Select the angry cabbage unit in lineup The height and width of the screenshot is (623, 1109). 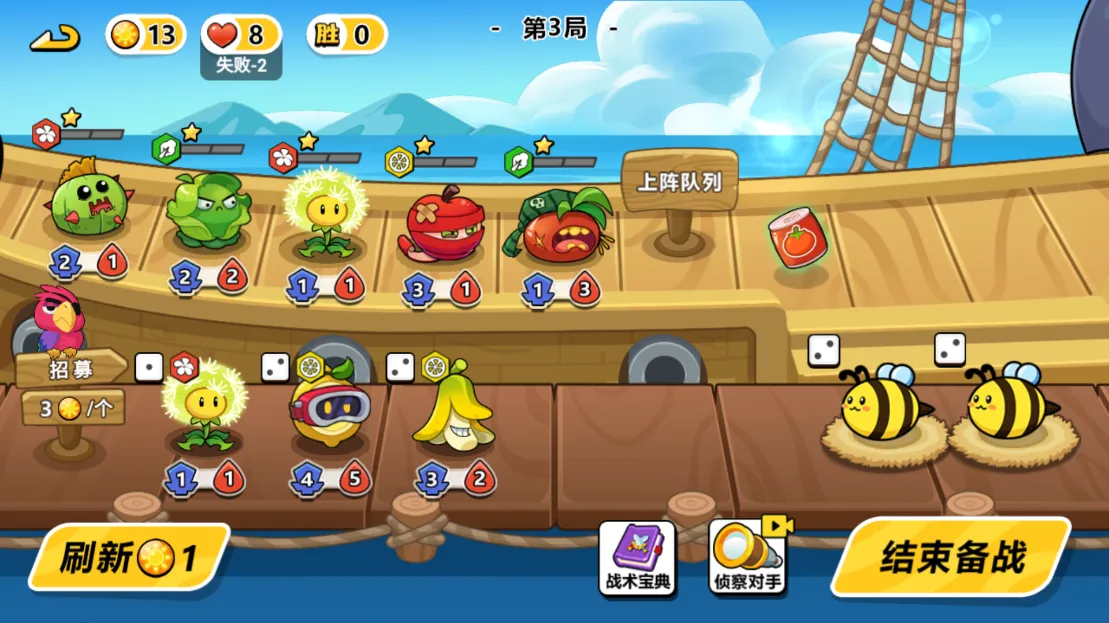coord(207,210)
